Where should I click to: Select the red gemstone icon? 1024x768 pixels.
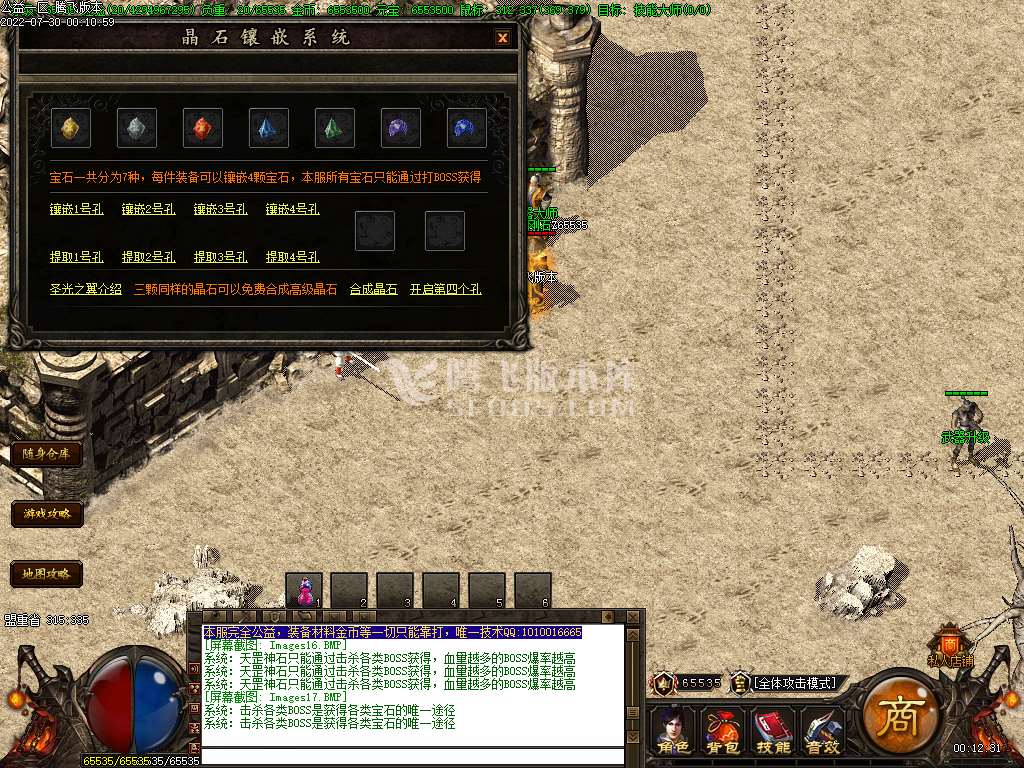(x=203, y=128)
